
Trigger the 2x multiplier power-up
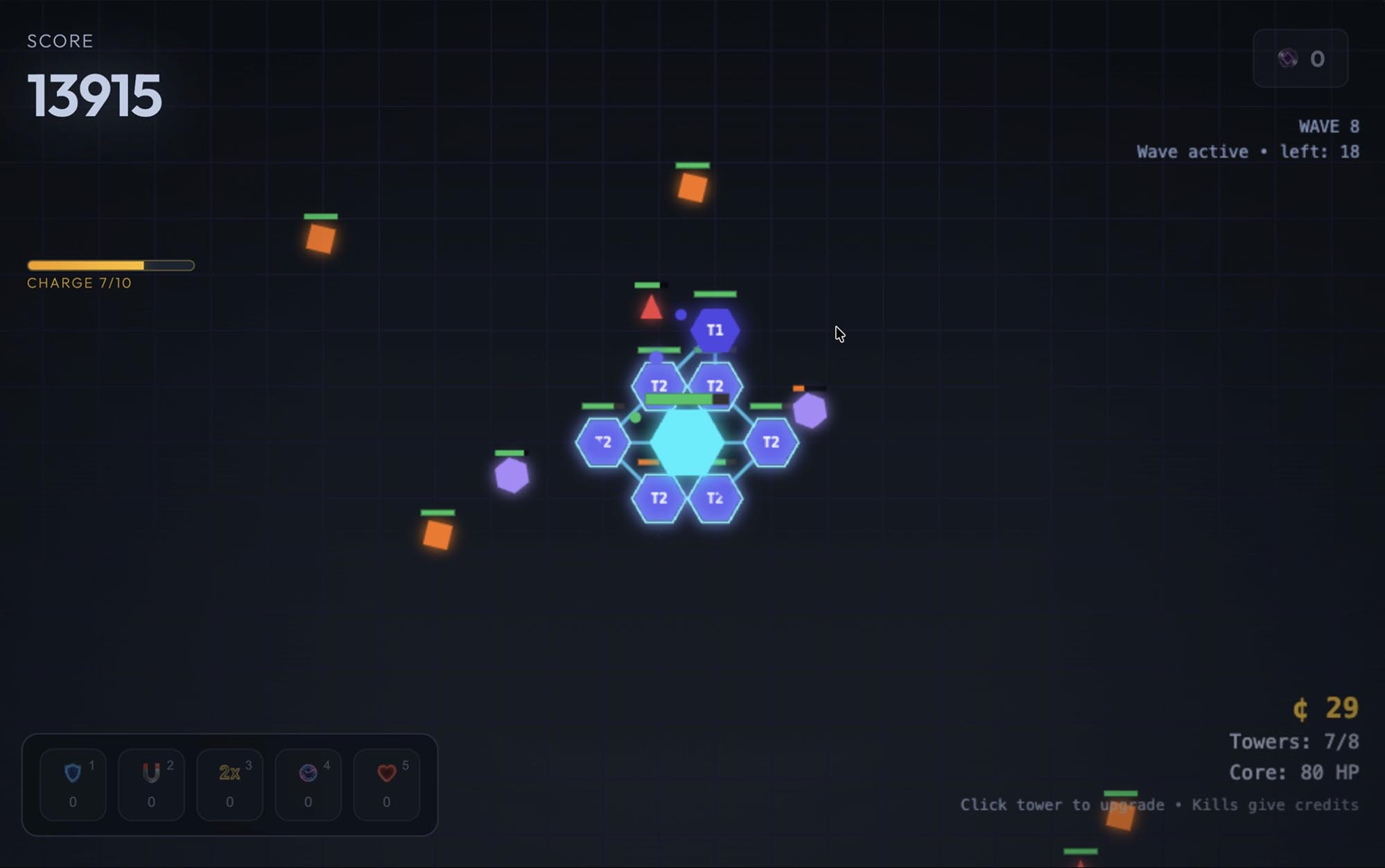pos(229,784)
